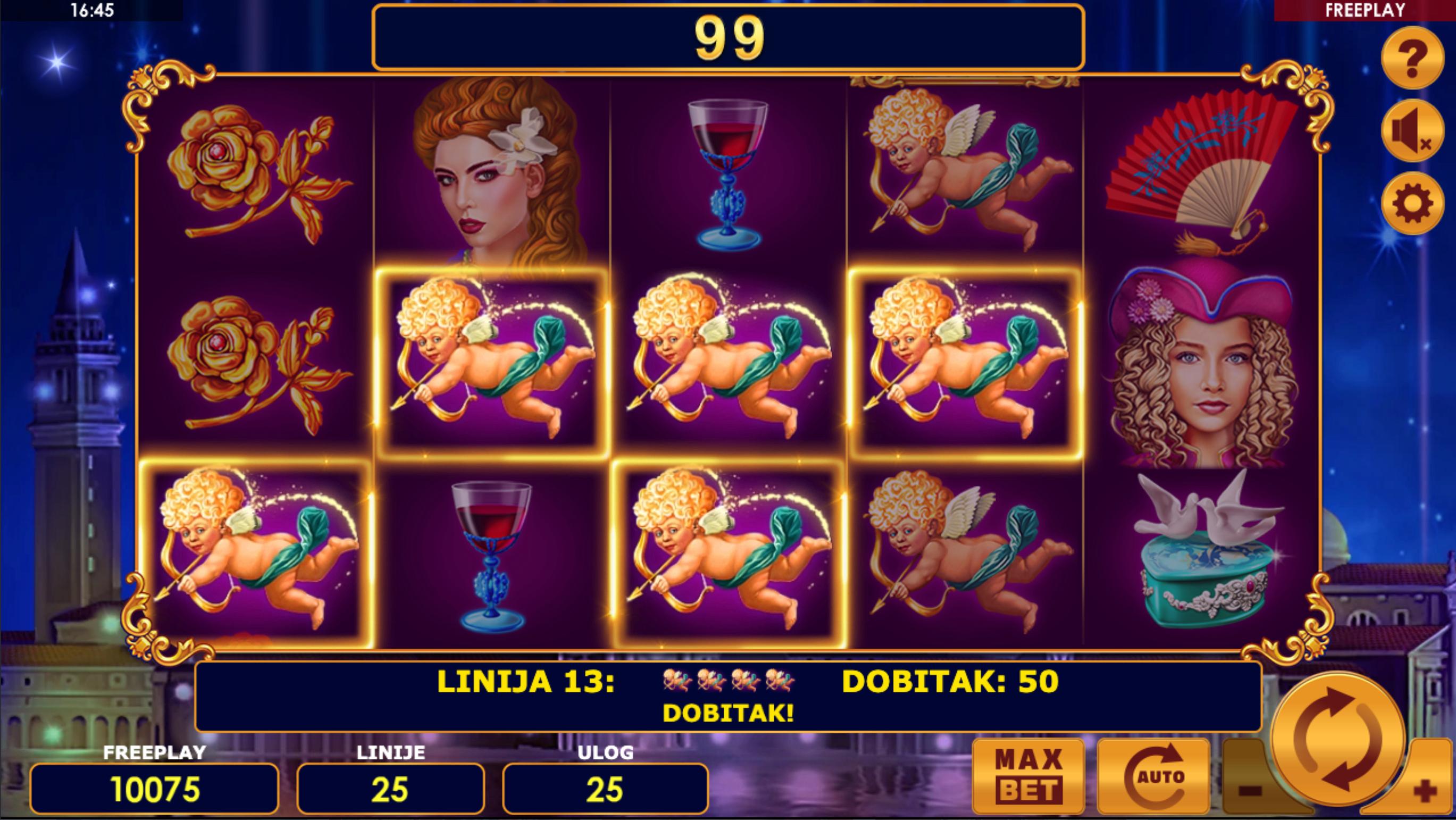
Task: Open the gear settings menu
Action: 1412,204
